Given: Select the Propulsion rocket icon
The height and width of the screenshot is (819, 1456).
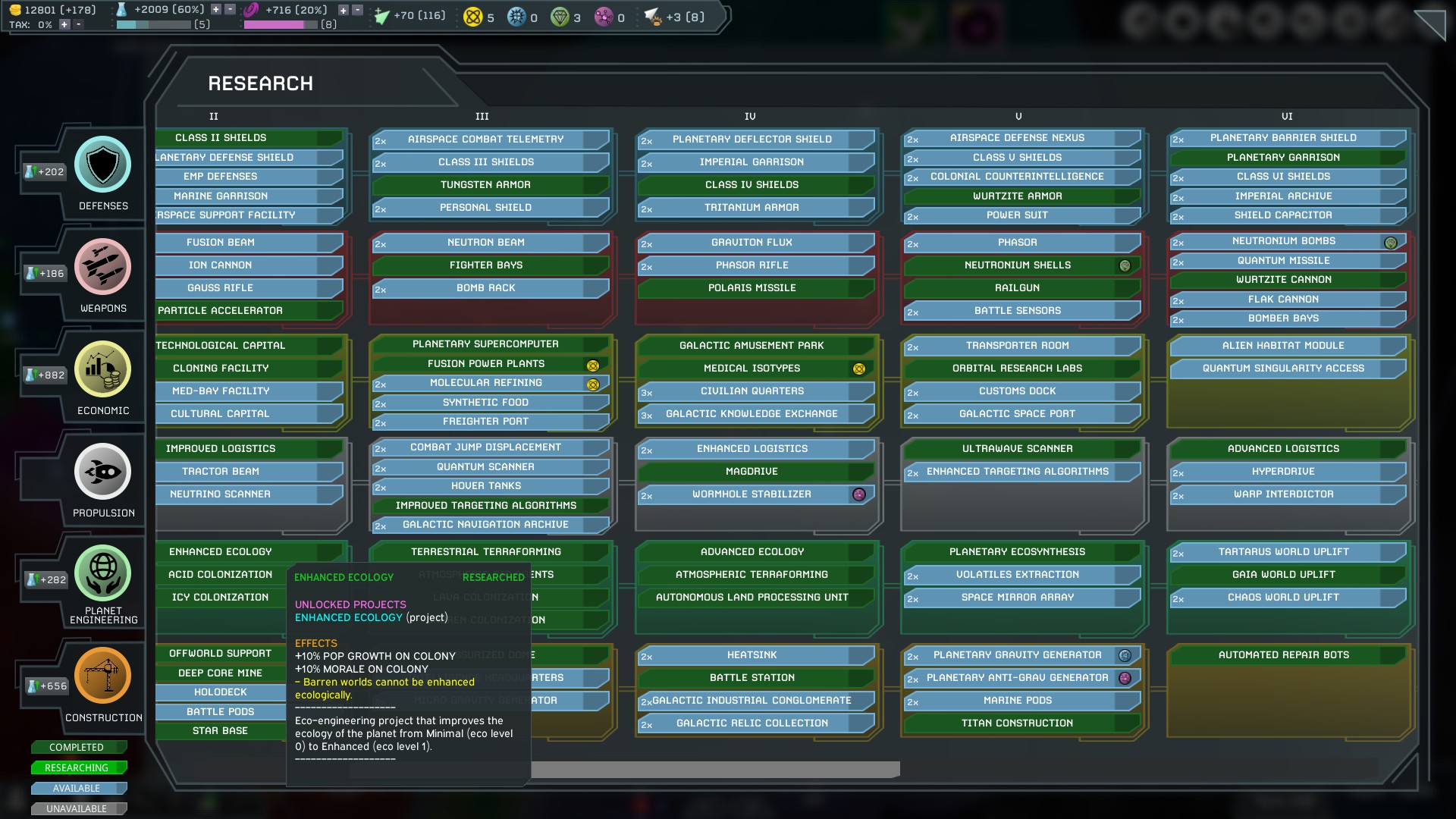Looking at the screenshot, I should (103, 472).
